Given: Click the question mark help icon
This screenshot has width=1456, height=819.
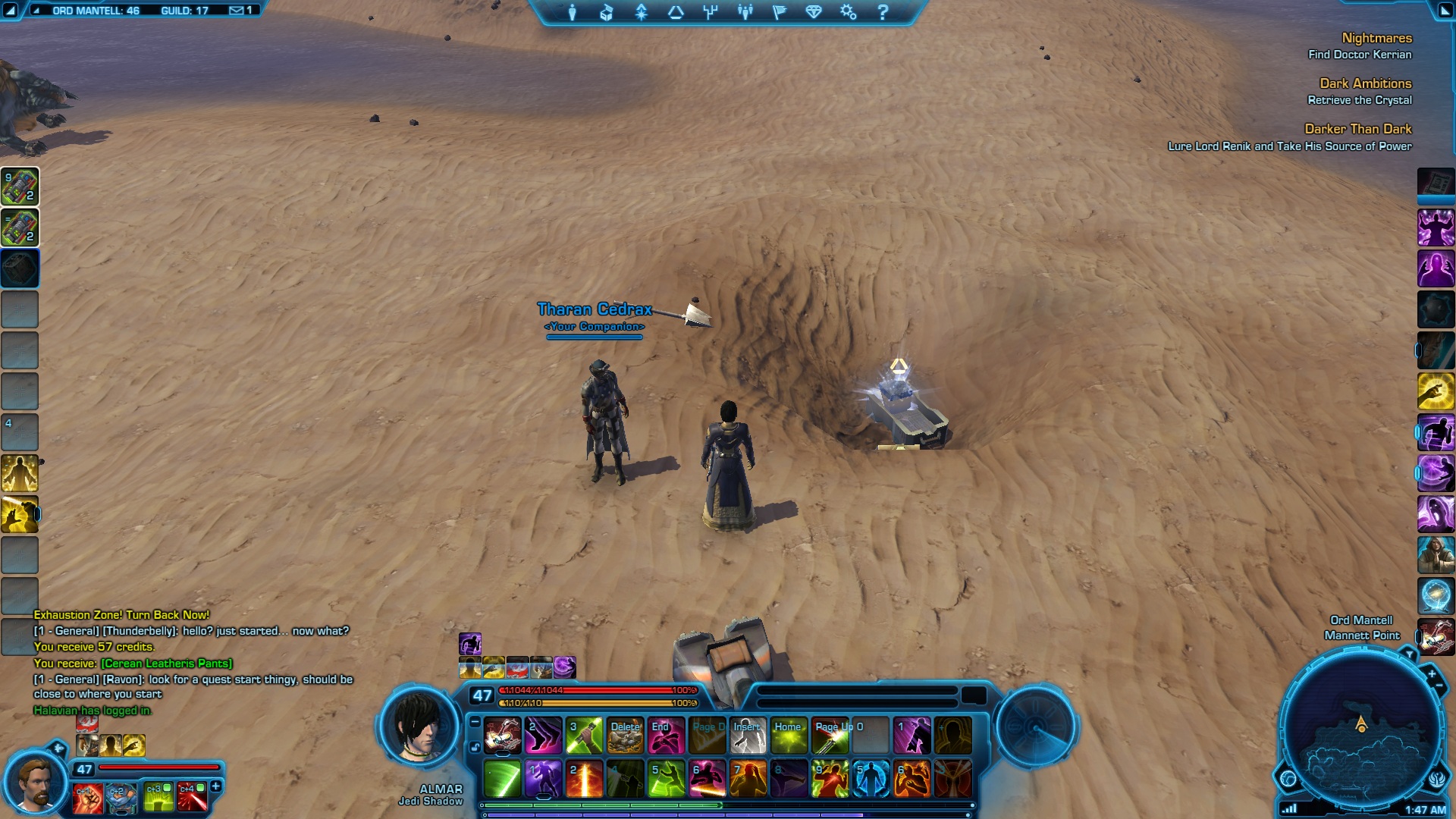Looking at the screenshot, I should coord(883,12).
